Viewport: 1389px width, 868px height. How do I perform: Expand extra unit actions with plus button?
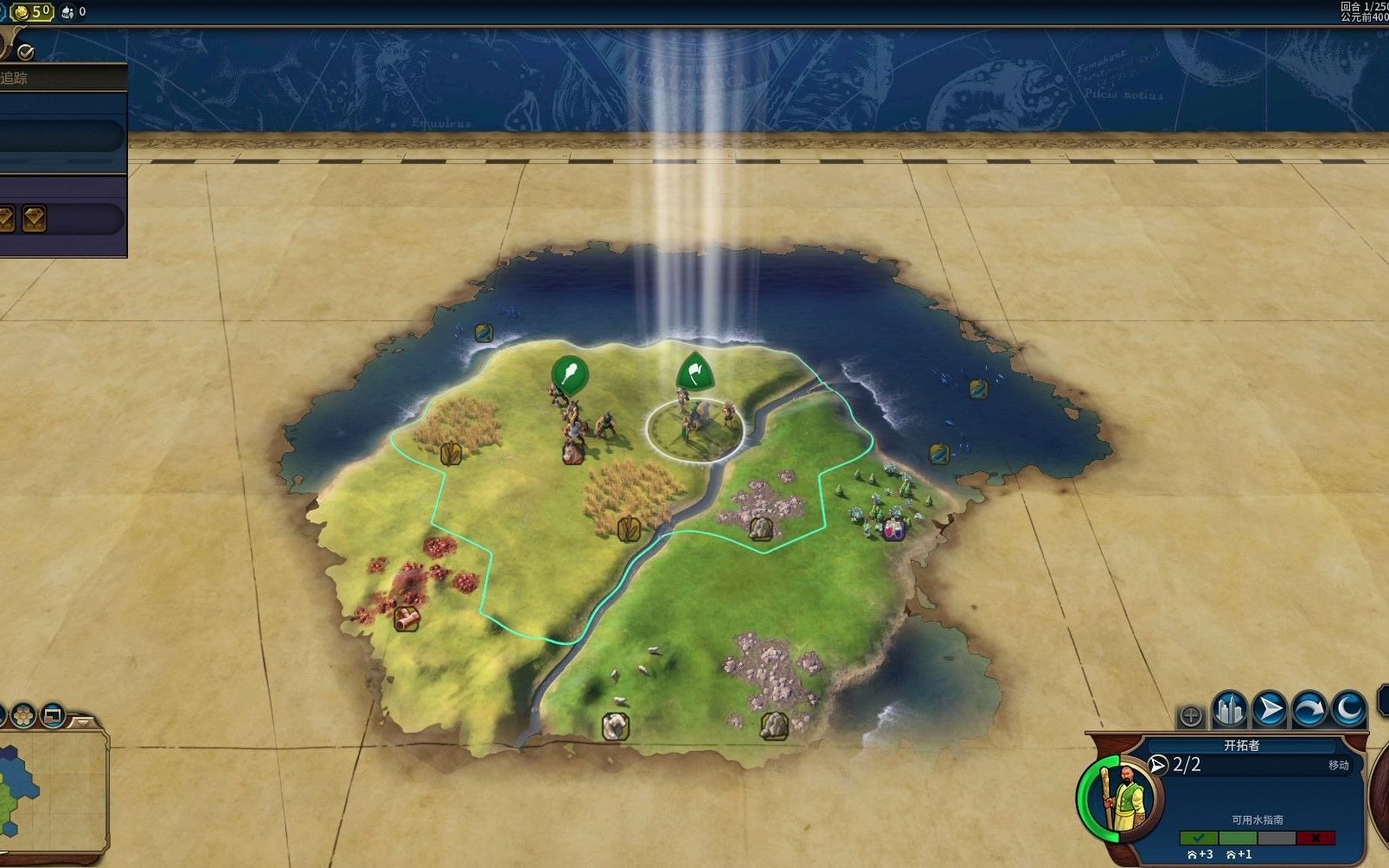coord(1191,716)
